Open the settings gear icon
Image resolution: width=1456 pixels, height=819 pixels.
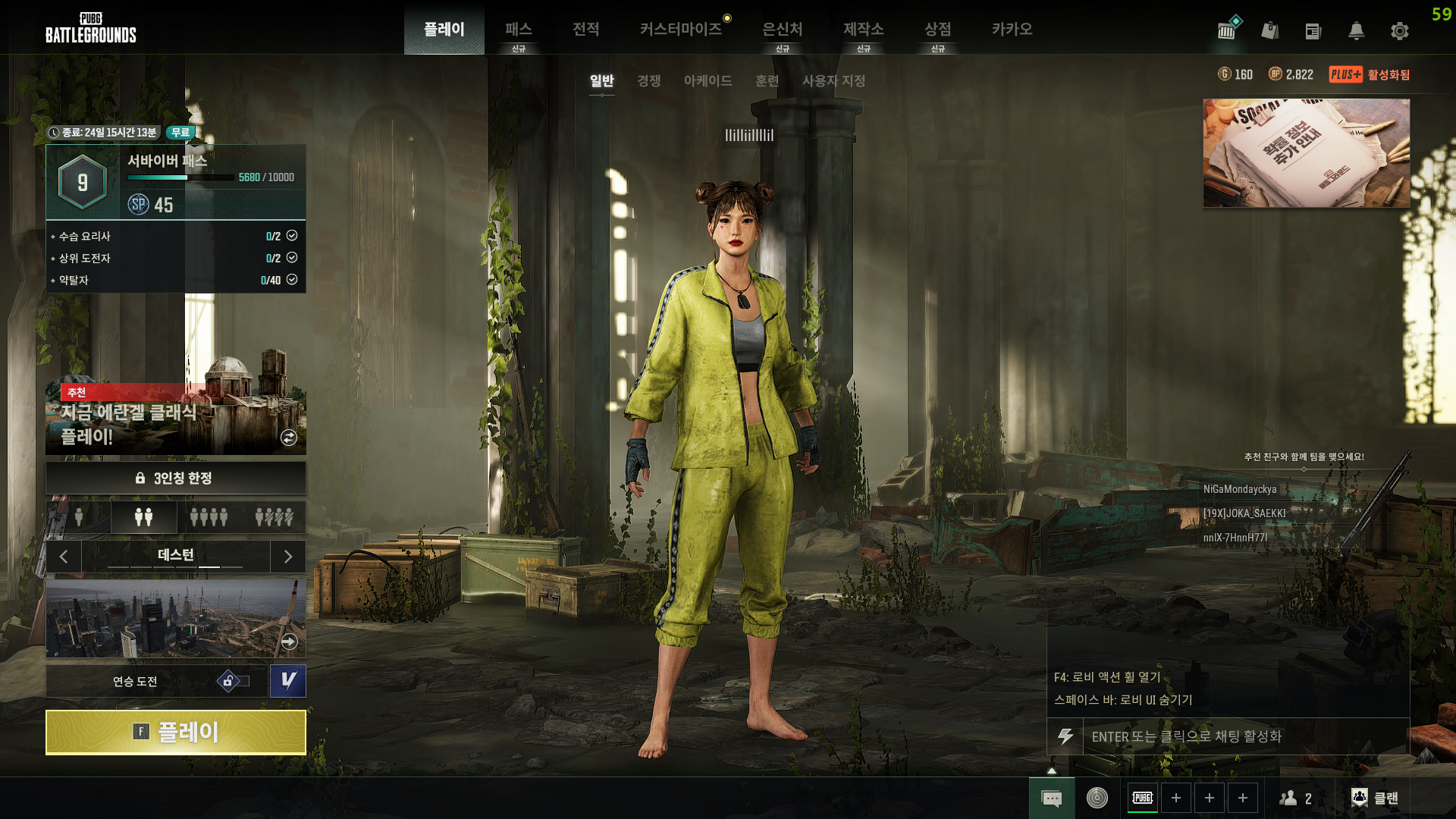[x=1399, y=31]
